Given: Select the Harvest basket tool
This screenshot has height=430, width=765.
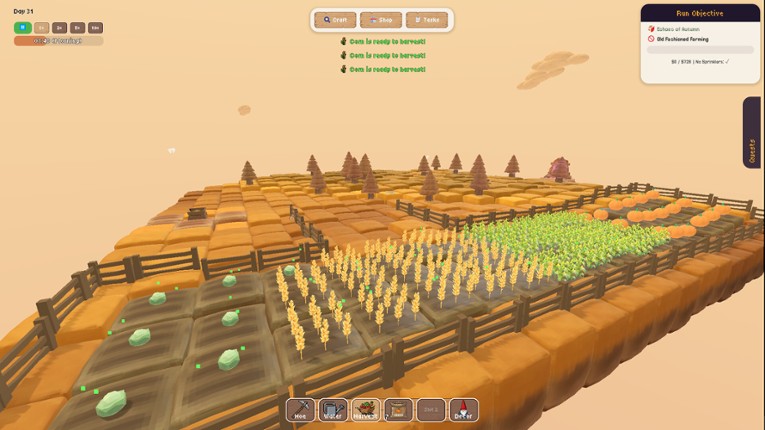Looking at the screenshot, I should coord(365,410).
